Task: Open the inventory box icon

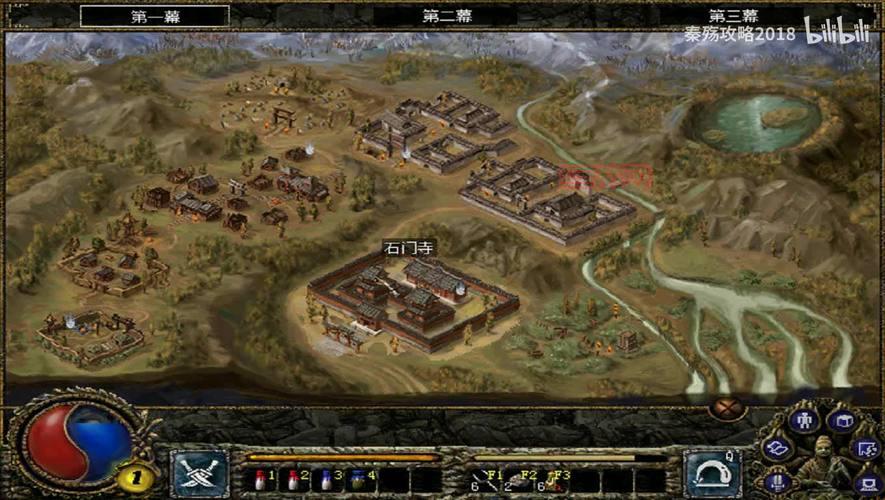Action: coord(841,421)
